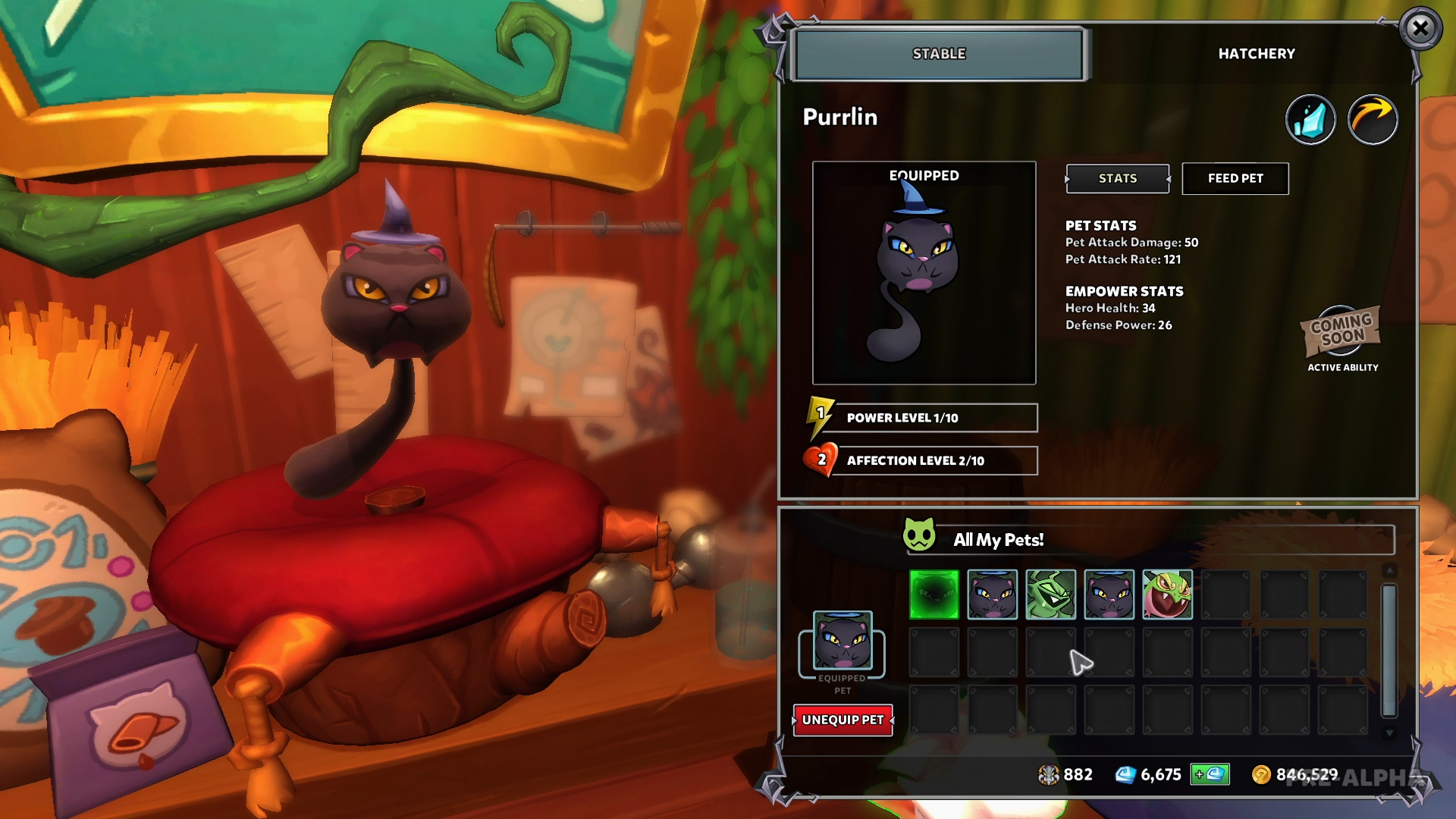Screen dimensions: 1456x819
Task: Choose the red-mouthed green monster pet
Action: click(x=1167, y=595)
